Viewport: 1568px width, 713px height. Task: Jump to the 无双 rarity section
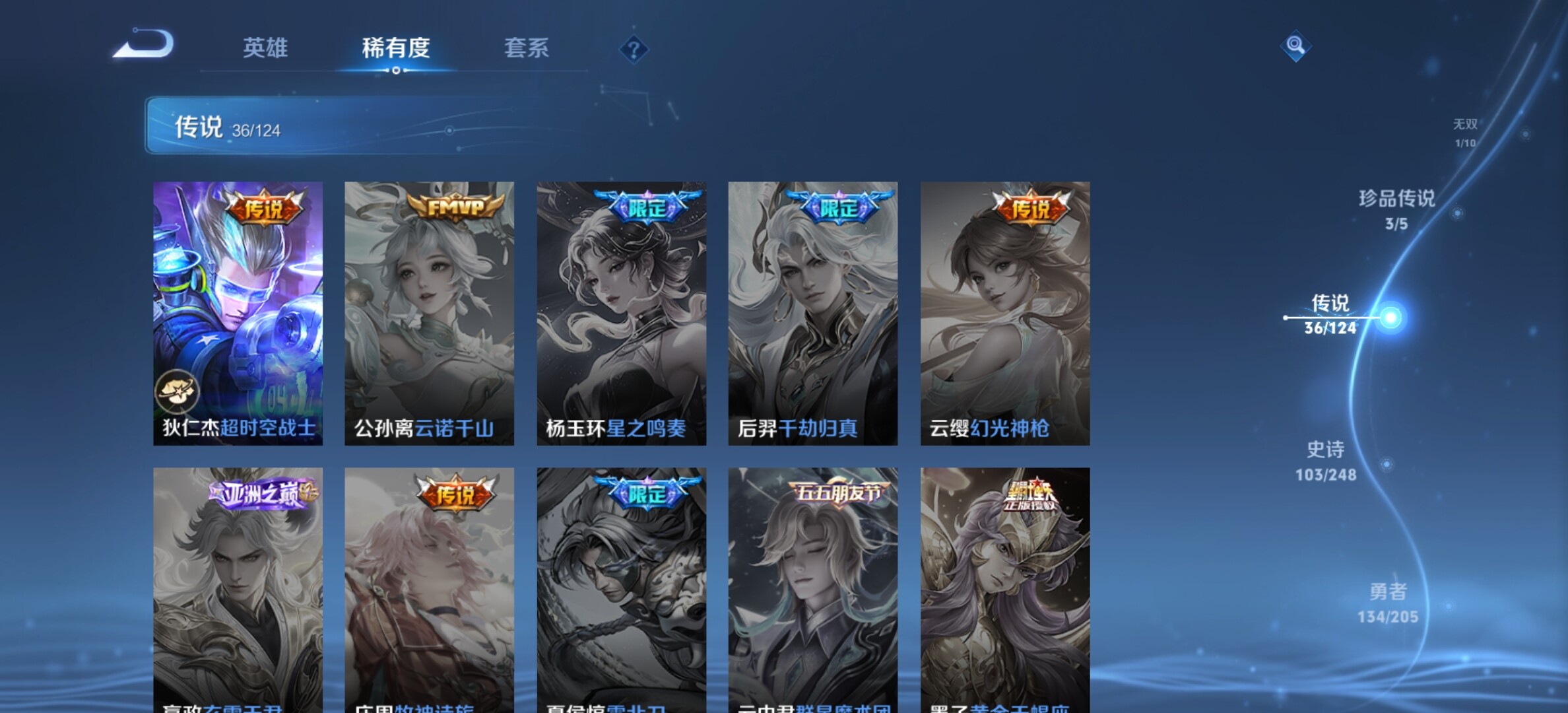1465,132
